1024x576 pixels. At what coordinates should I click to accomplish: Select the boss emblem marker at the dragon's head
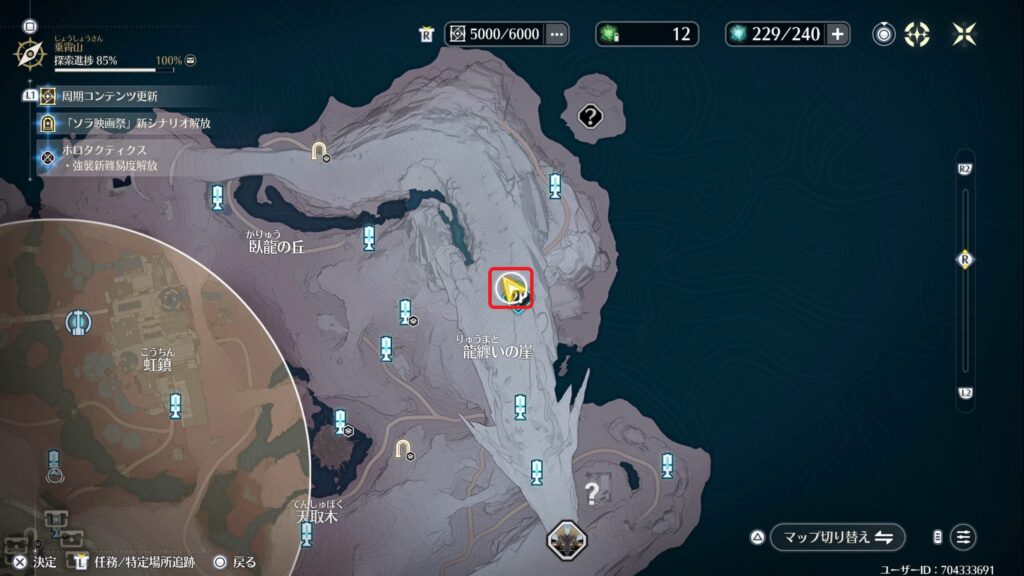567,539
